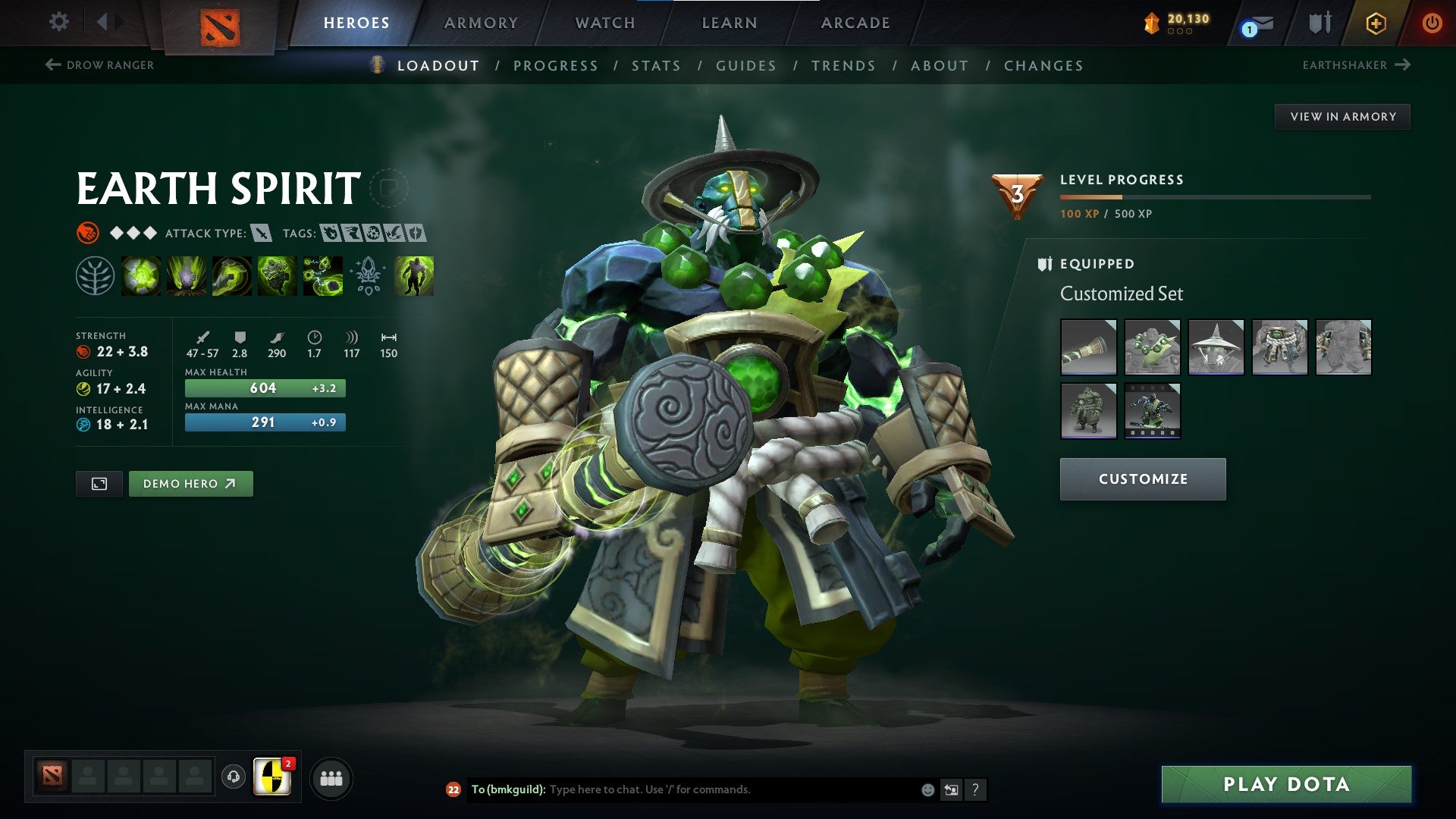Open the party finder group icon
This screenshot has width=1456, height=819.
pos(331,777)
